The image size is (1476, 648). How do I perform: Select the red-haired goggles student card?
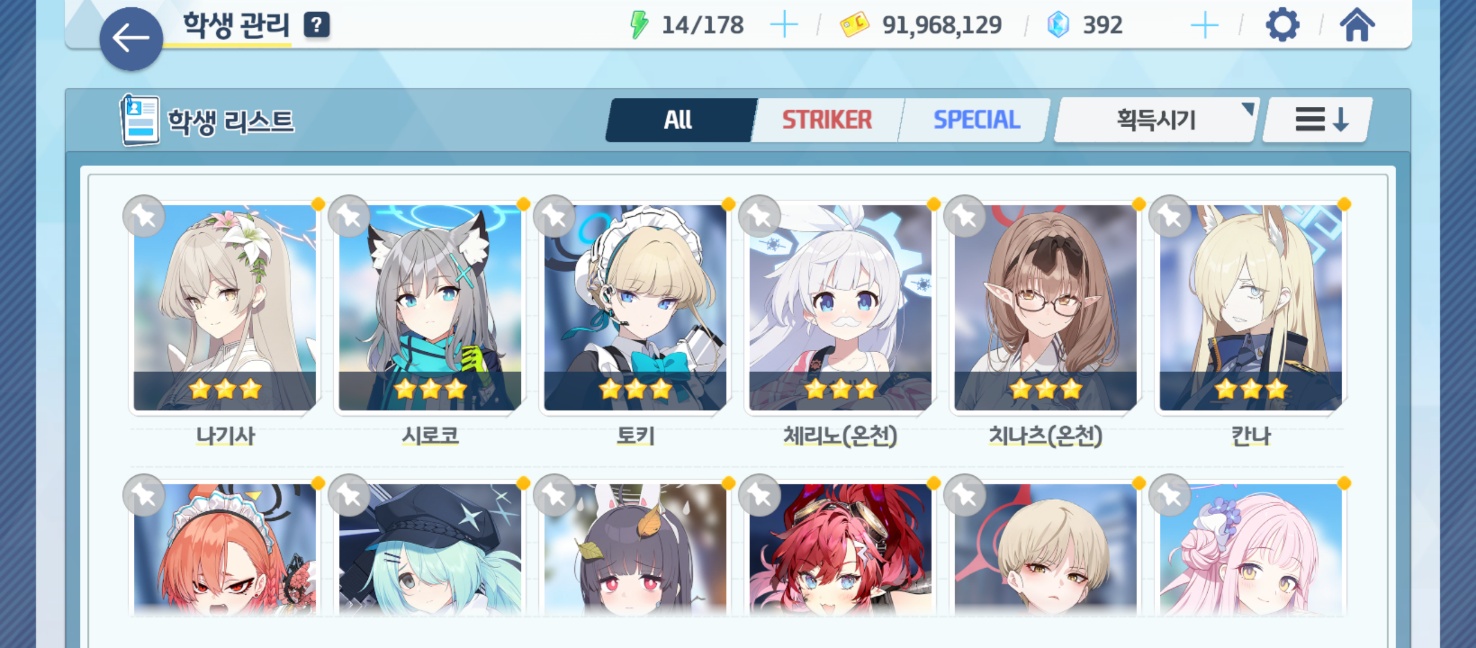840,550
